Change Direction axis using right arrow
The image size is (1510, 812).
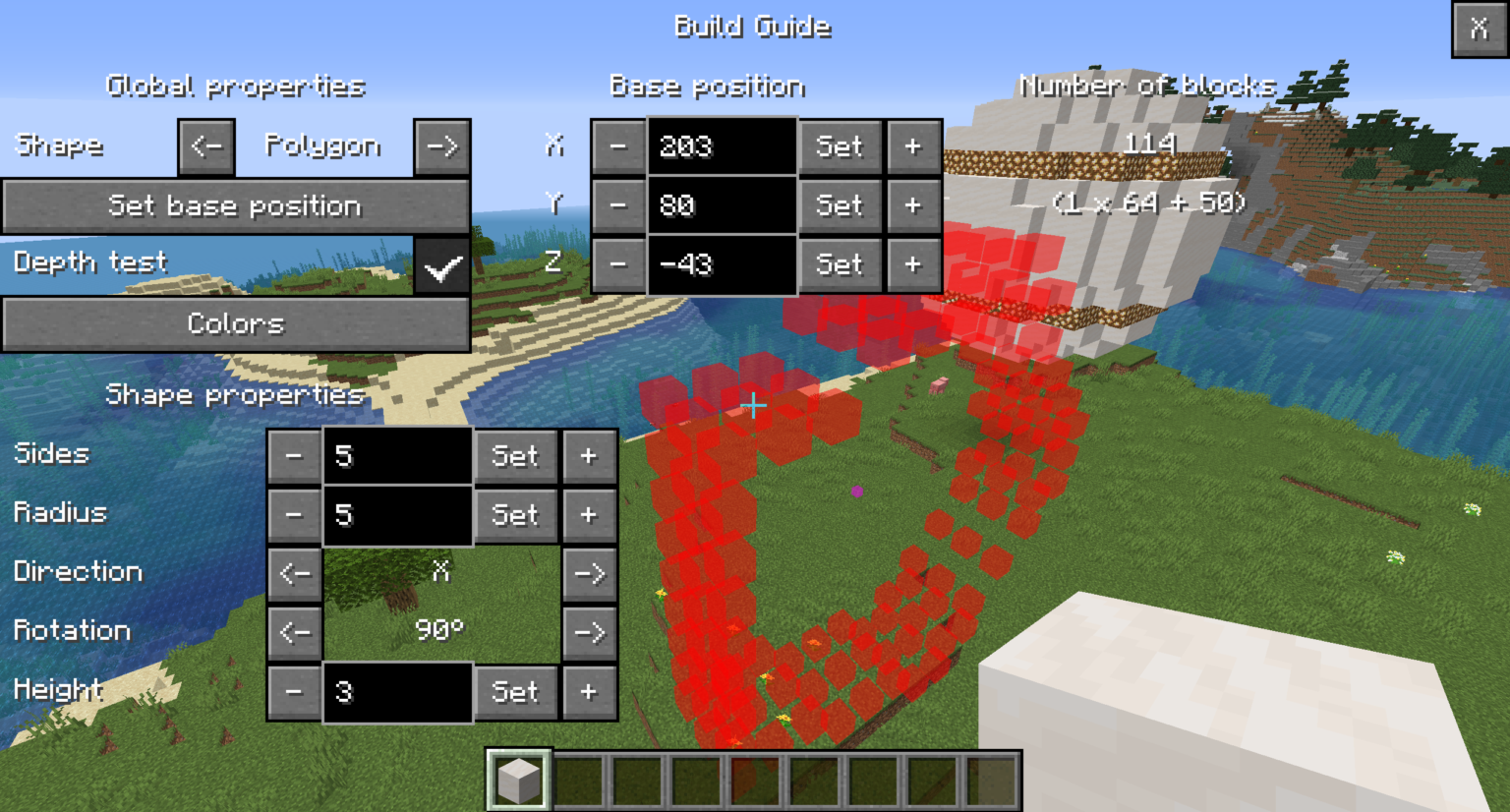(x=589, y=573)
